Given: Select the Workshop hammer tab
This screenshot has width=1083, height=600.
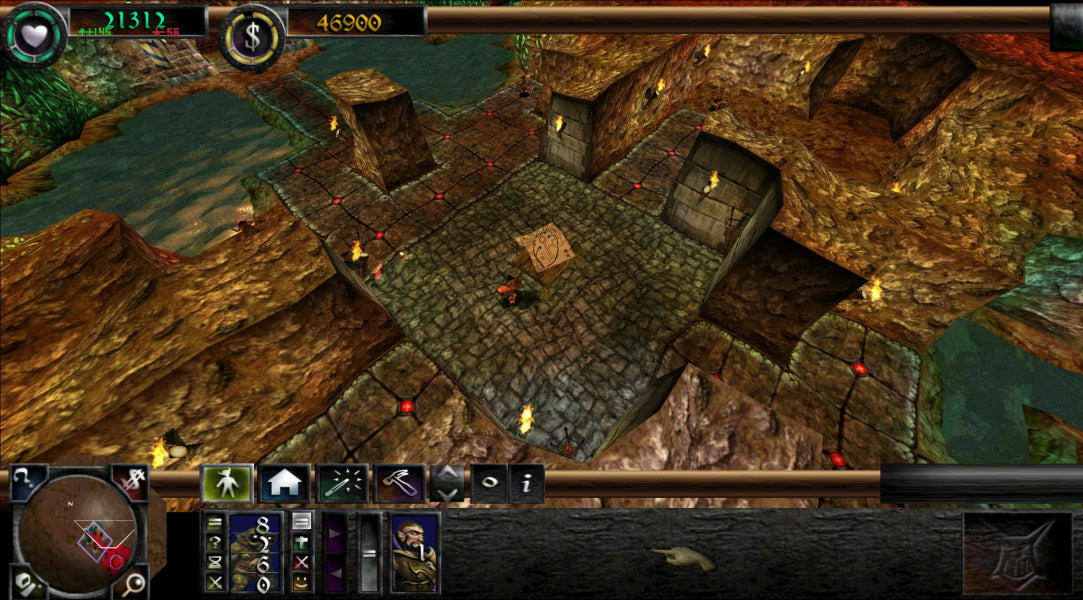Looking at the screenshot, I should click(x=400, y=484).
